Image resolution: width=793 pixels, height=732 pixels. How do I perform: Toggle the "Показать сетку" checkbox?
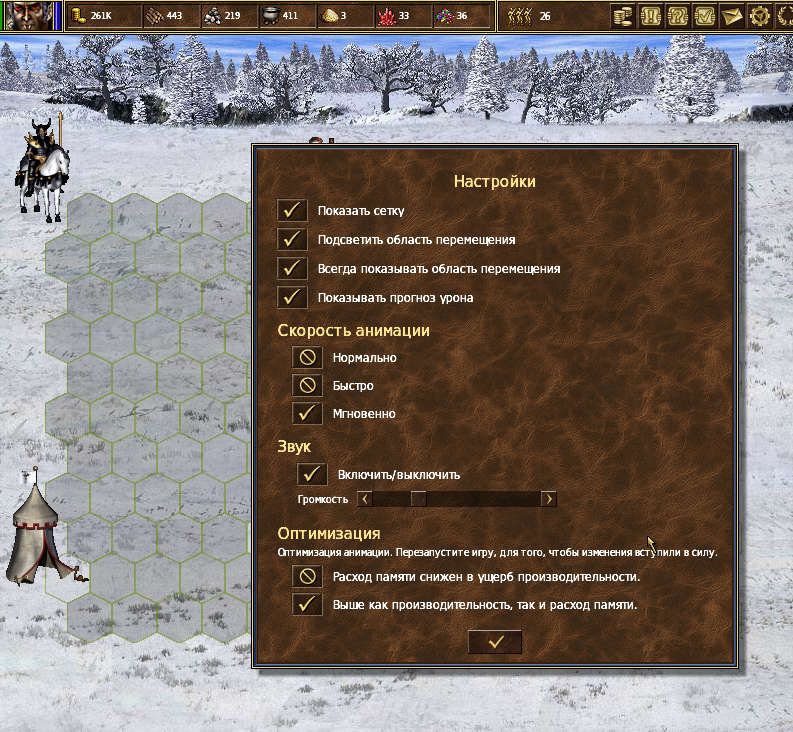[293, 211]
